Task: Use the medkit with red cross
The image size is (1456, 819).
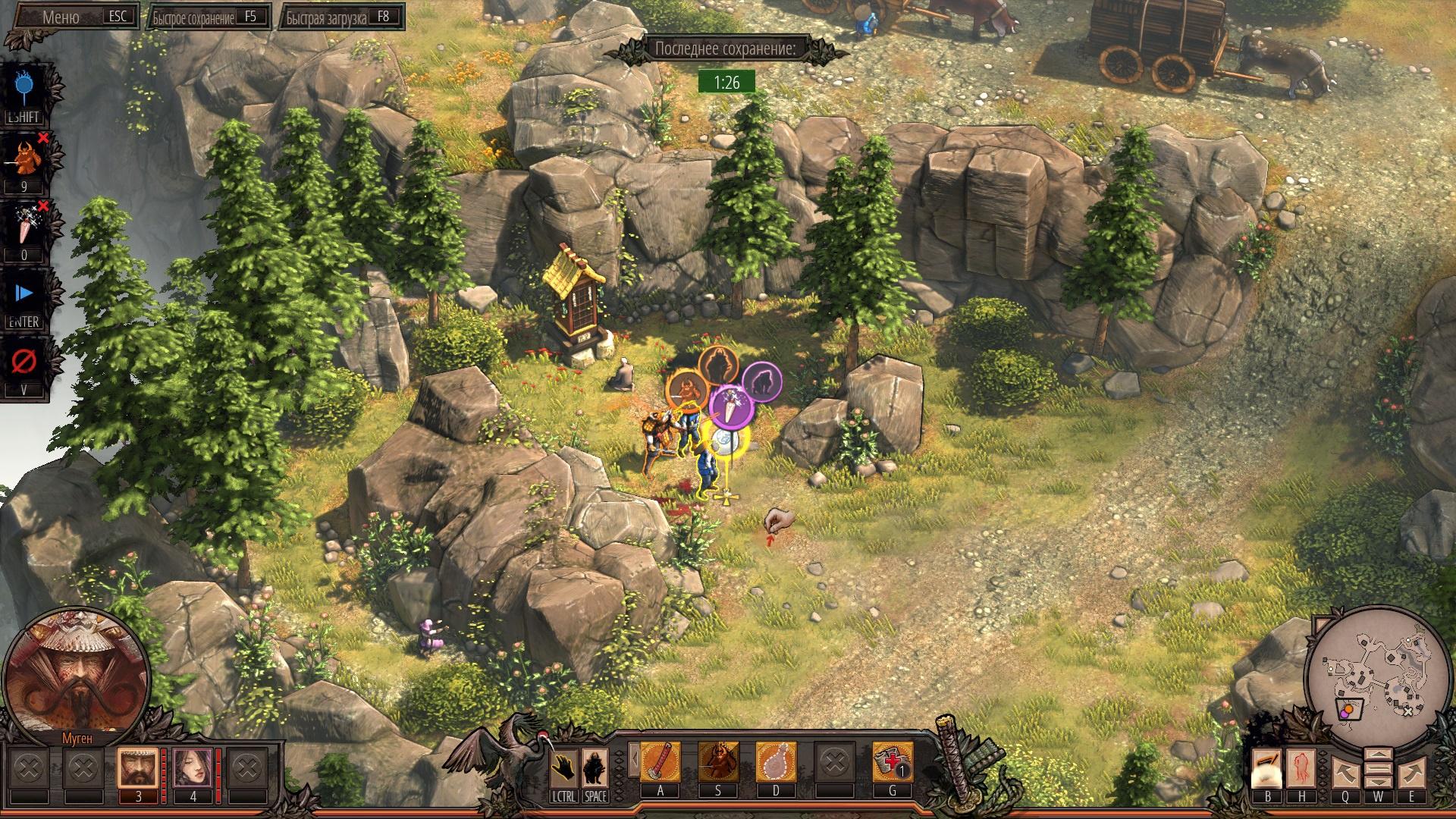Action: click(x=892, y=762)
